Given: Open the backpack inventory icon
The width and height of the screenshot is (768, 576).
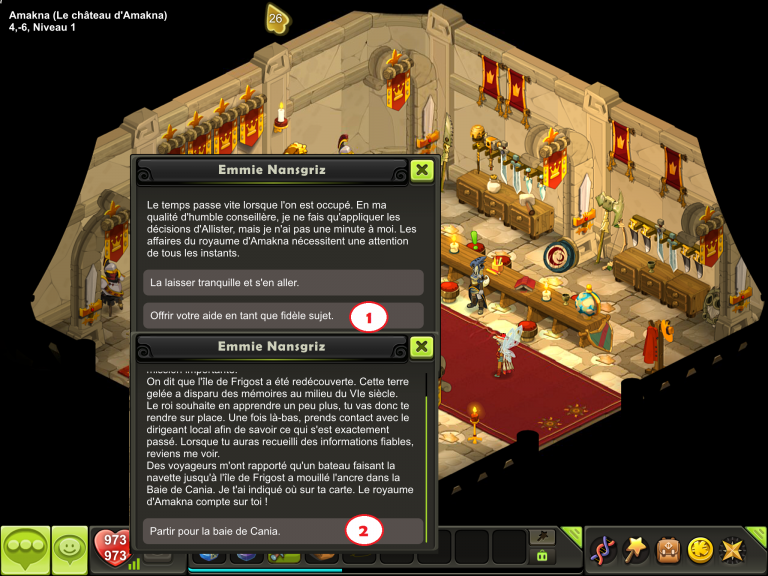Looking at the screenshot, I should (x=668, y=549).
